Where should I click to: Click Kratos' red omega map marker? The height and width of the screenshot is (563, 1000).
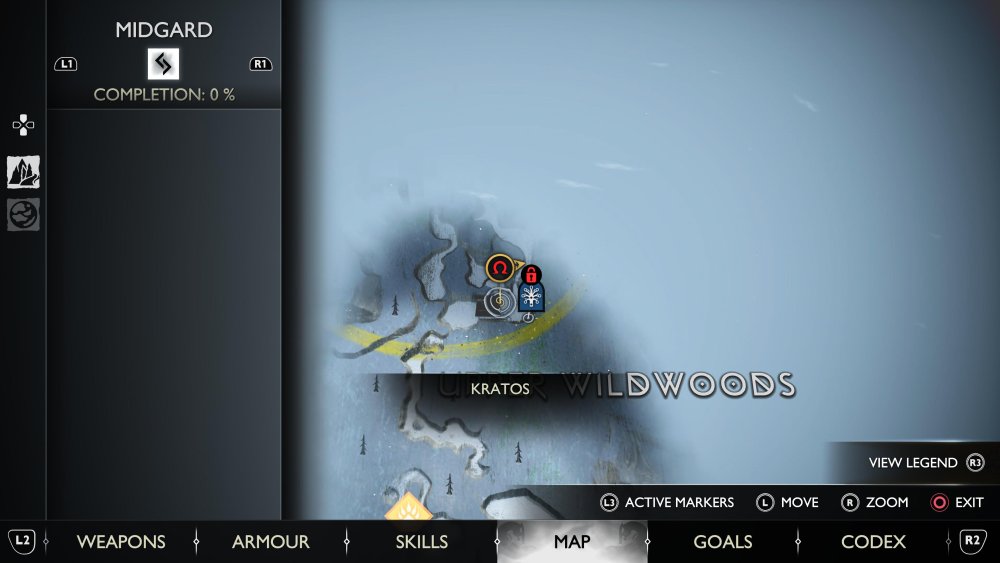pyautogui.click(x=500, y=268)
